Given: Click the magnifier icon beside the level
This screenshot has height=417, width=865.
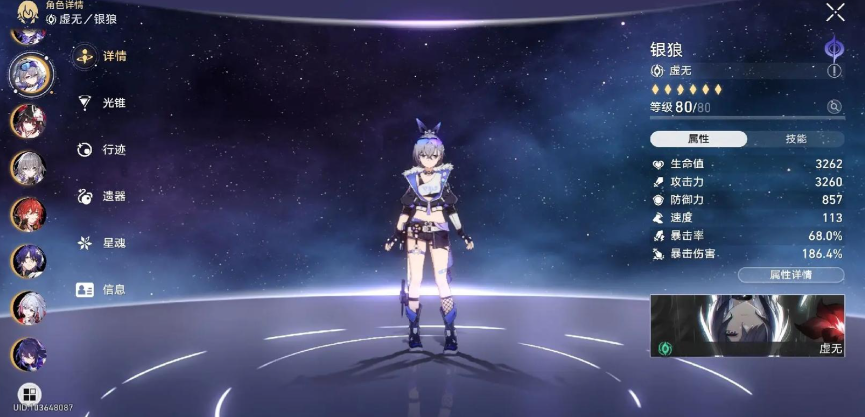Looking at the screenshot, I should click(834, 107).
